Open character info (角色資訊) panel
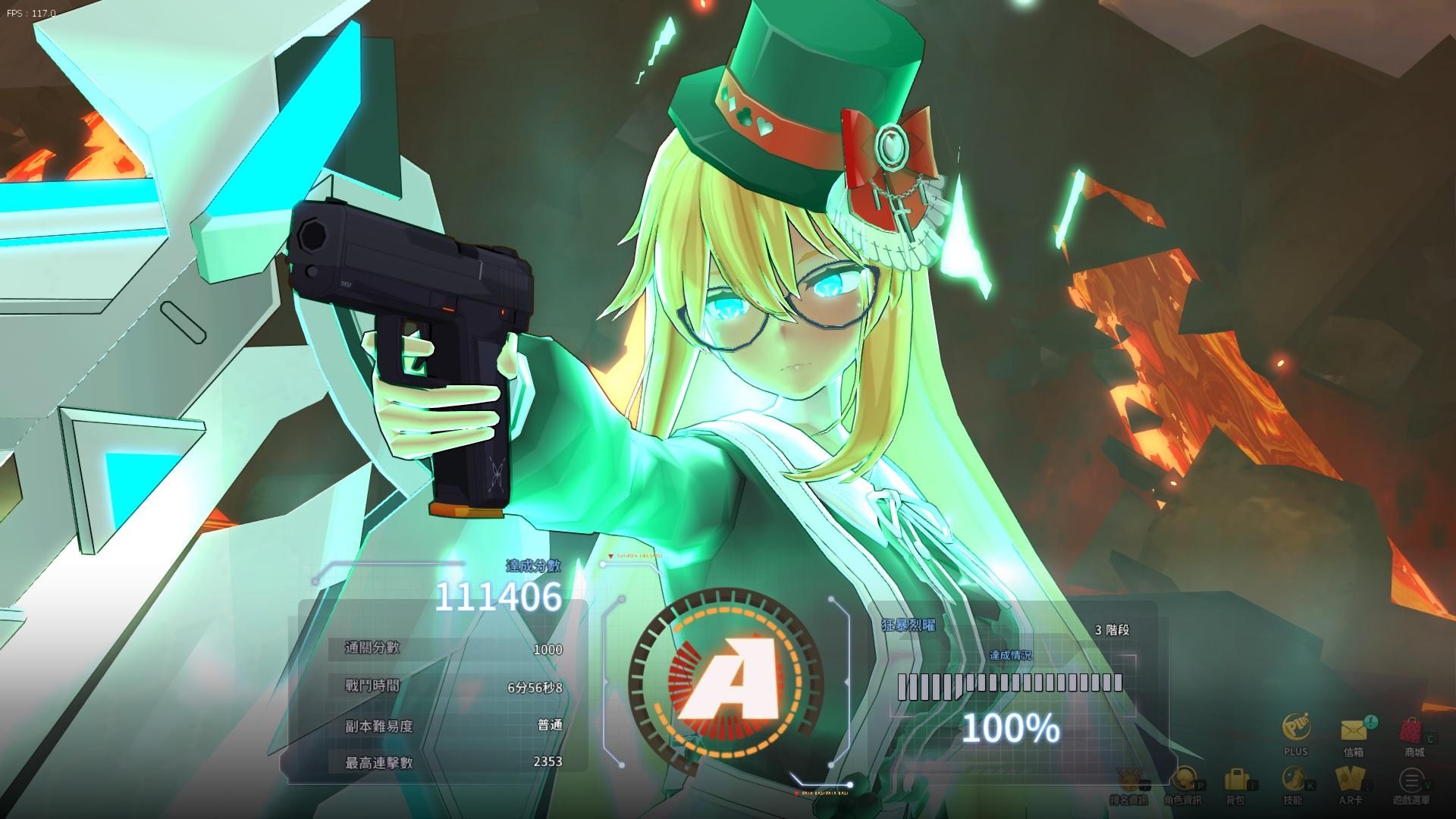The image size is (1456, 819). click(1183, 779)
